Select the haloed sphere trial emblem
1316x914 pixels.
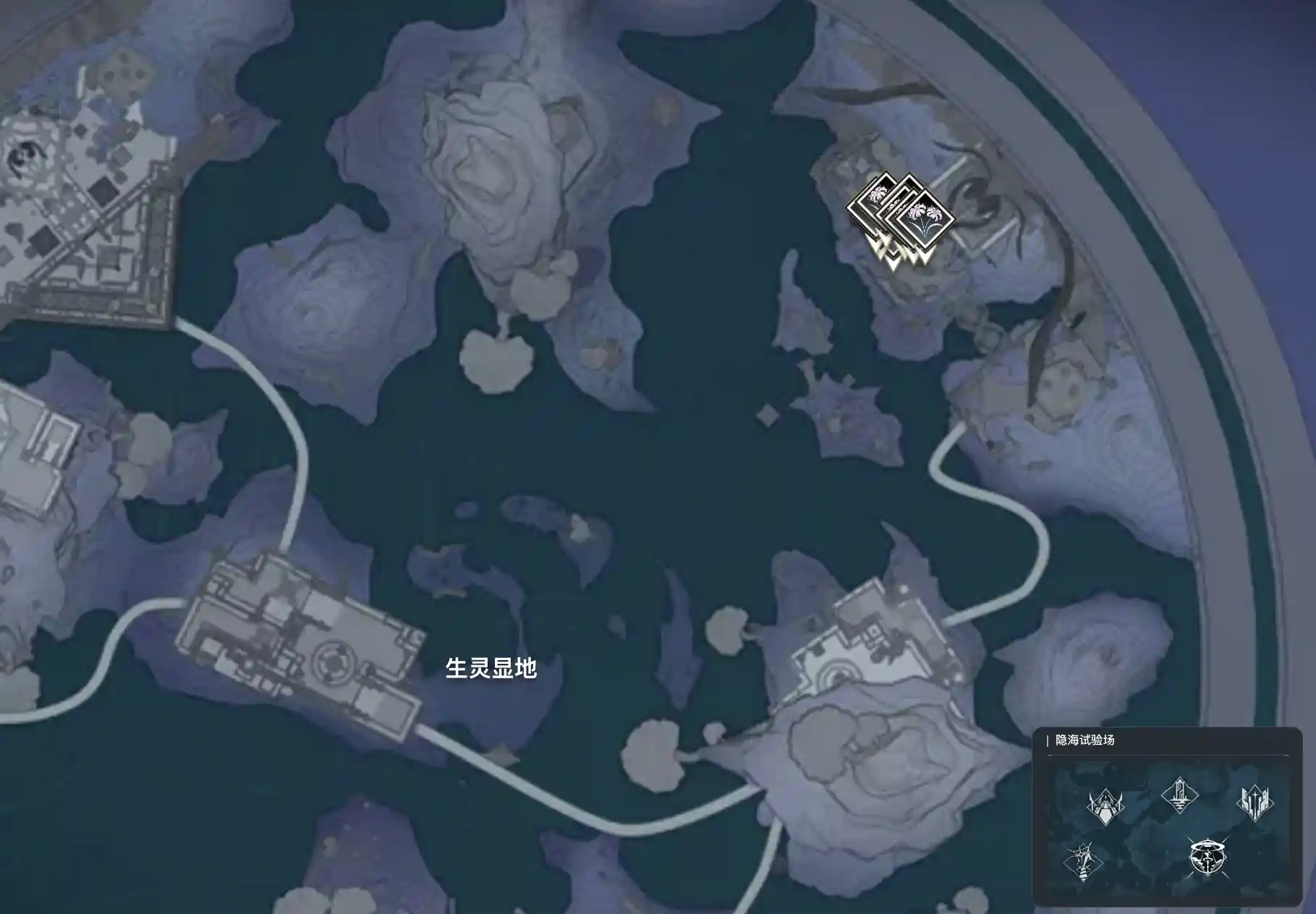(x=1207, y=859)
